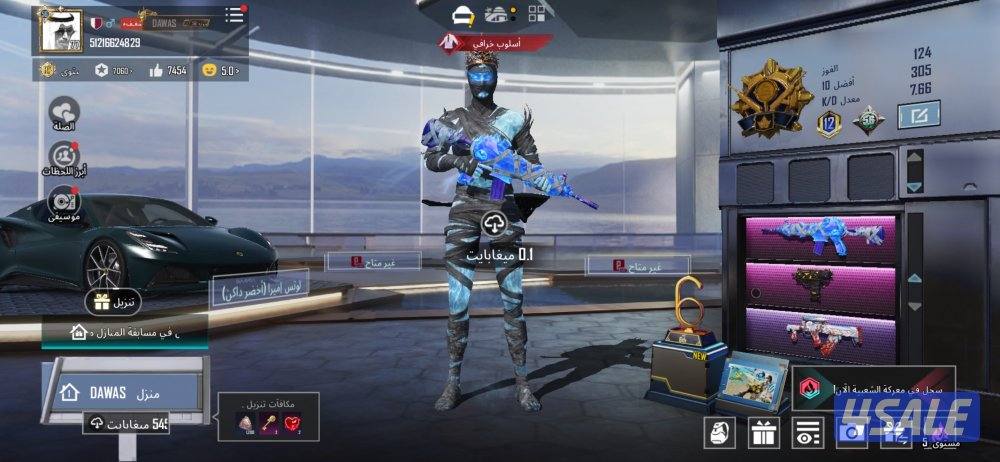This screenshot has height=462, width=1000.
Task: Open the gift box icon in bottom bar
Action: [765, 433]
